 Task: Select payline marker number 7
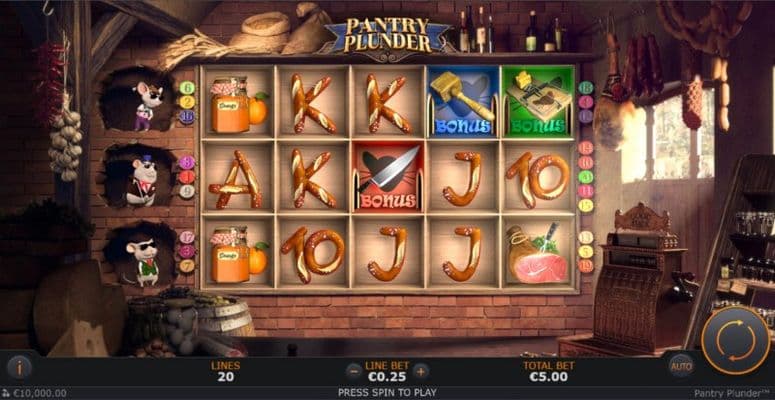(x=187, y=266)
